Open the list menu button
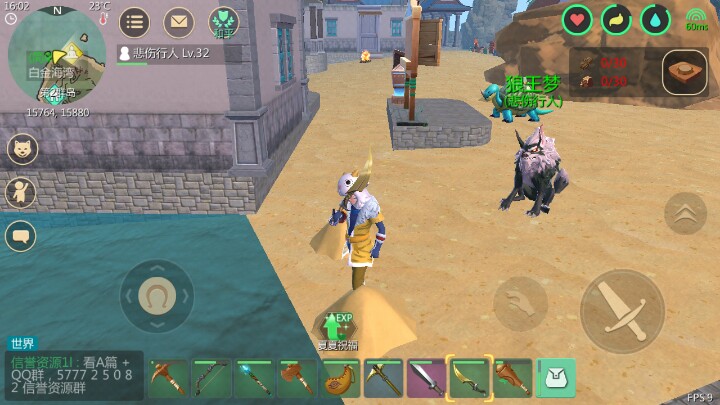Image resolution: width=720 pixels, height=405 pixels. pos(135,22)
